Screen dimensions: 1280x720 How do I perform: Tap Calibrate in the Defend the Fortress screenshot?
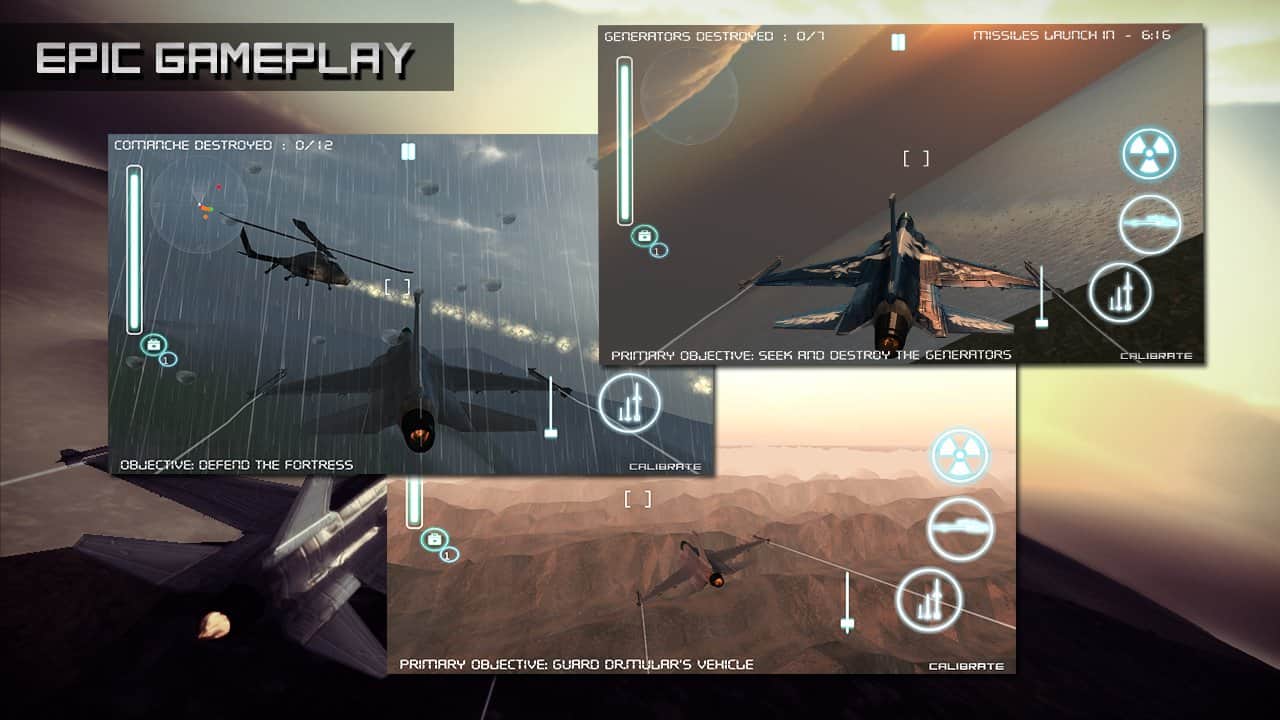[665, 466]
